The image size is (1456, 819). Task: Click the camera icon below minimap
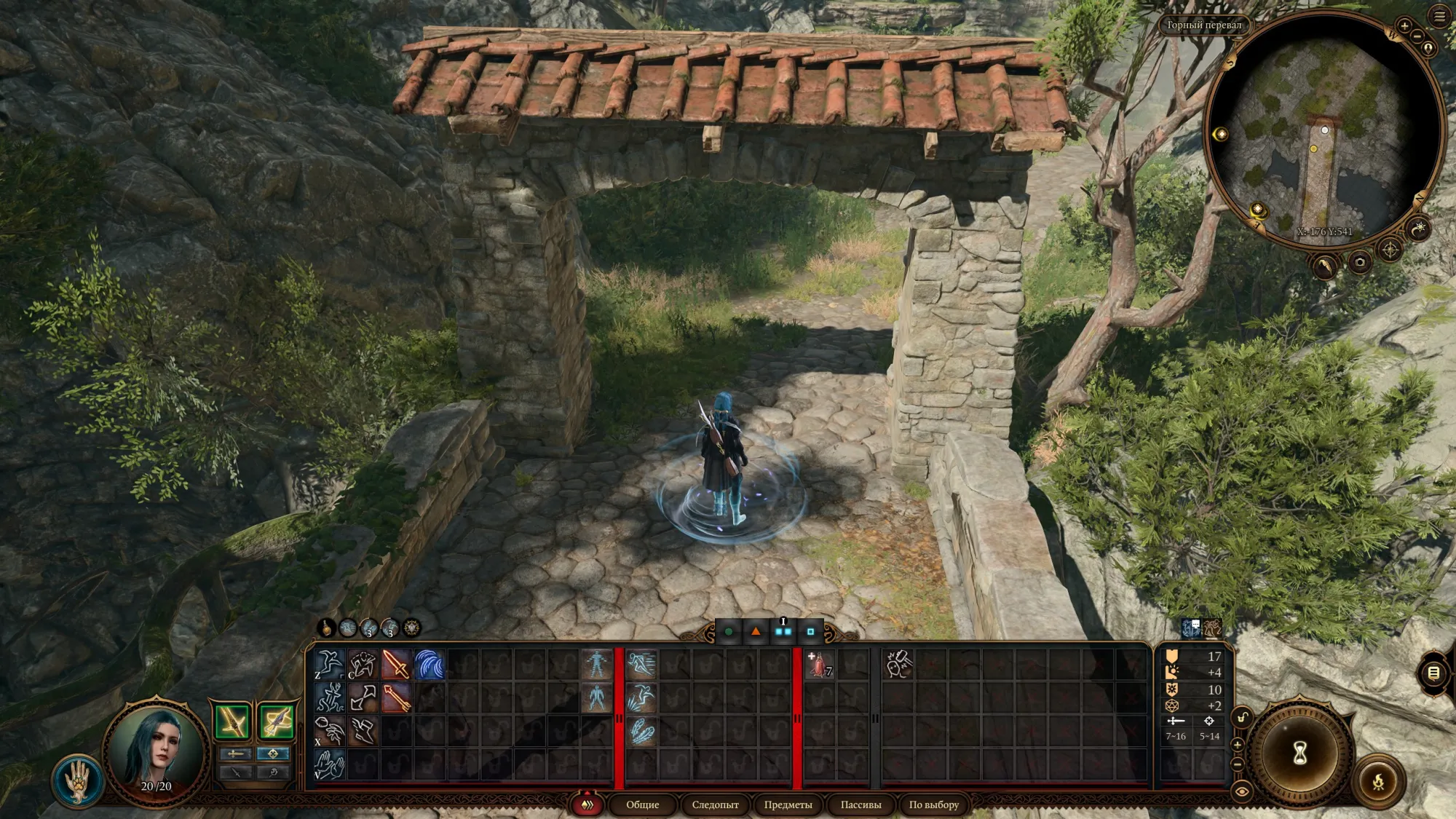tap(1359, 262)
